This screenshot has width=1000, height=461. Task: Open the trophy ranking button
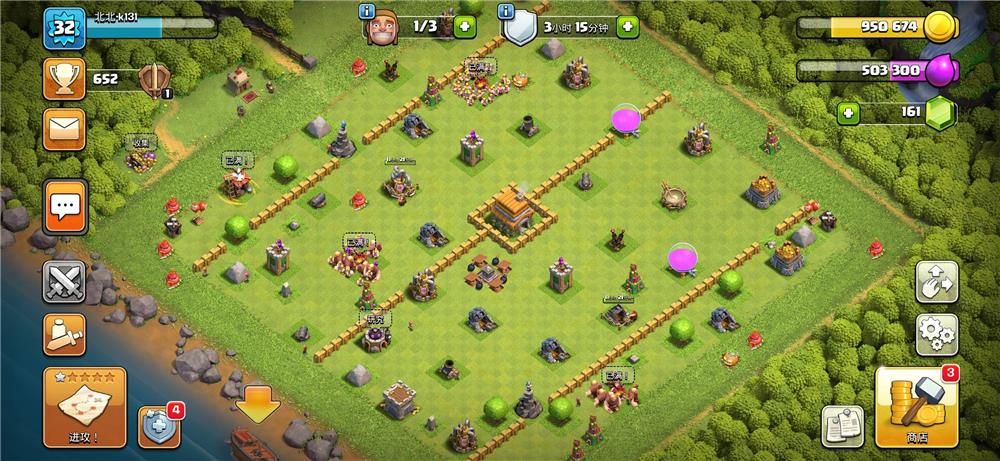63,78
